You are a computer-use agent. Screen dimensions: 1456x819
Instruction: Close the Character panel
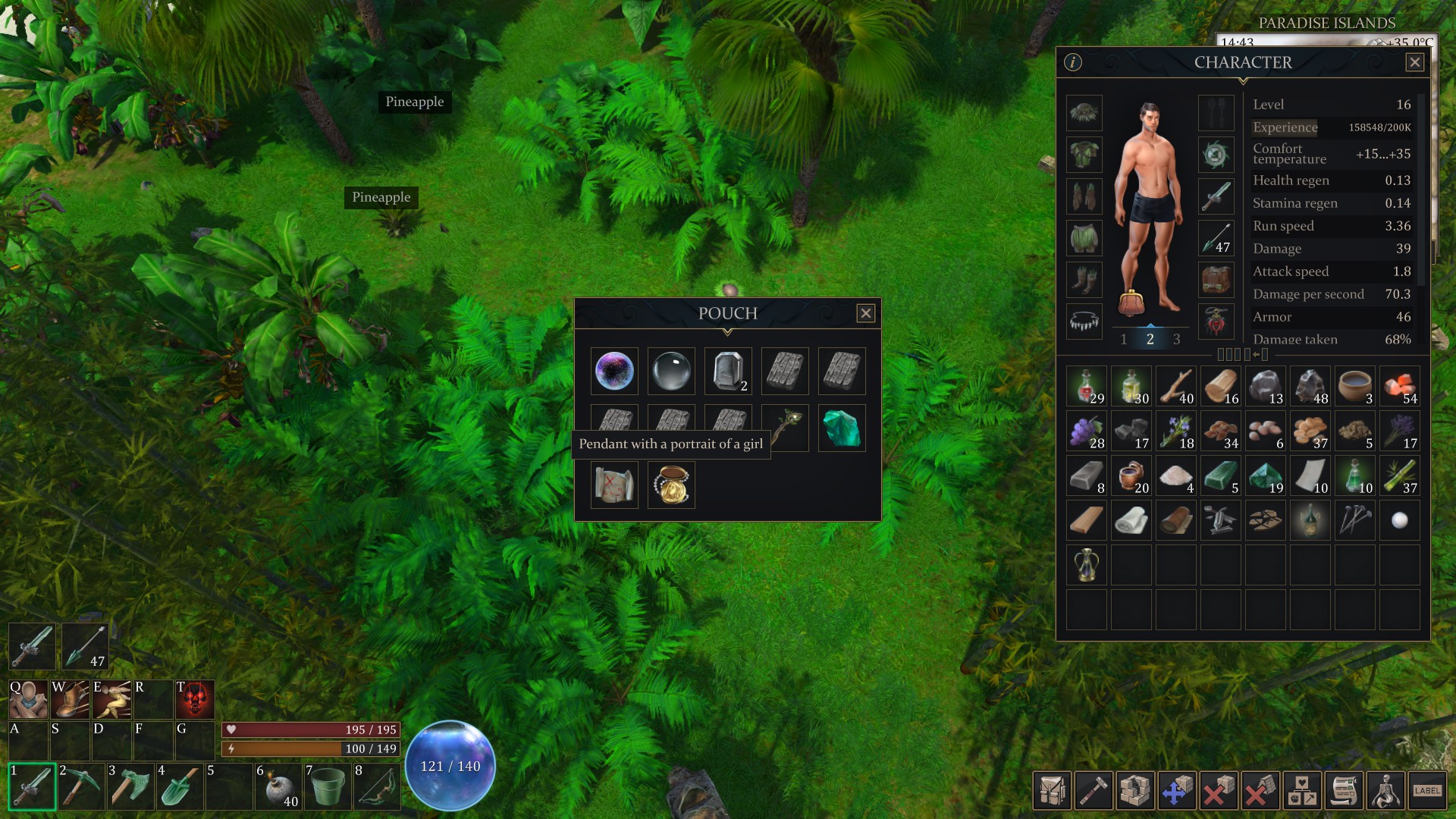pos(1414,63)
